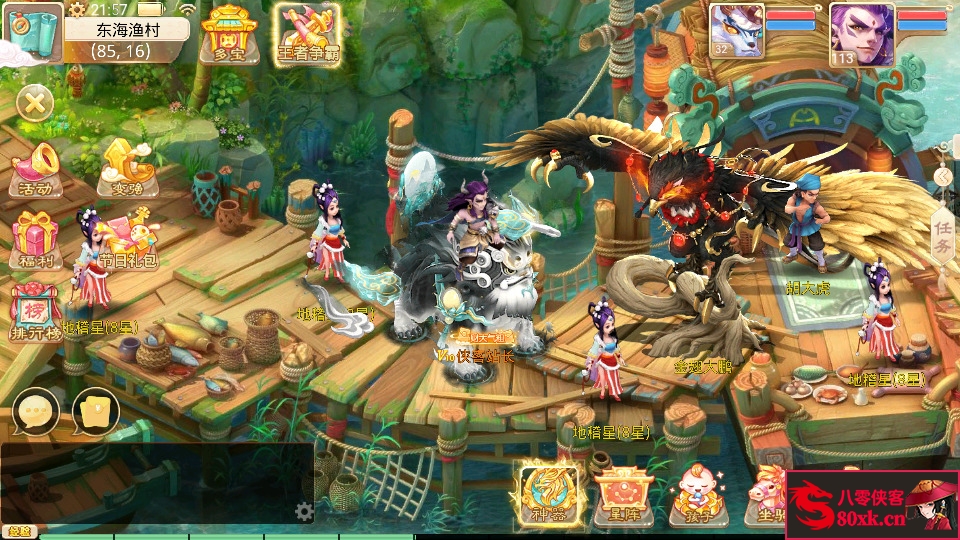Select the level 32 pet portrait

[x=737, y=31]
